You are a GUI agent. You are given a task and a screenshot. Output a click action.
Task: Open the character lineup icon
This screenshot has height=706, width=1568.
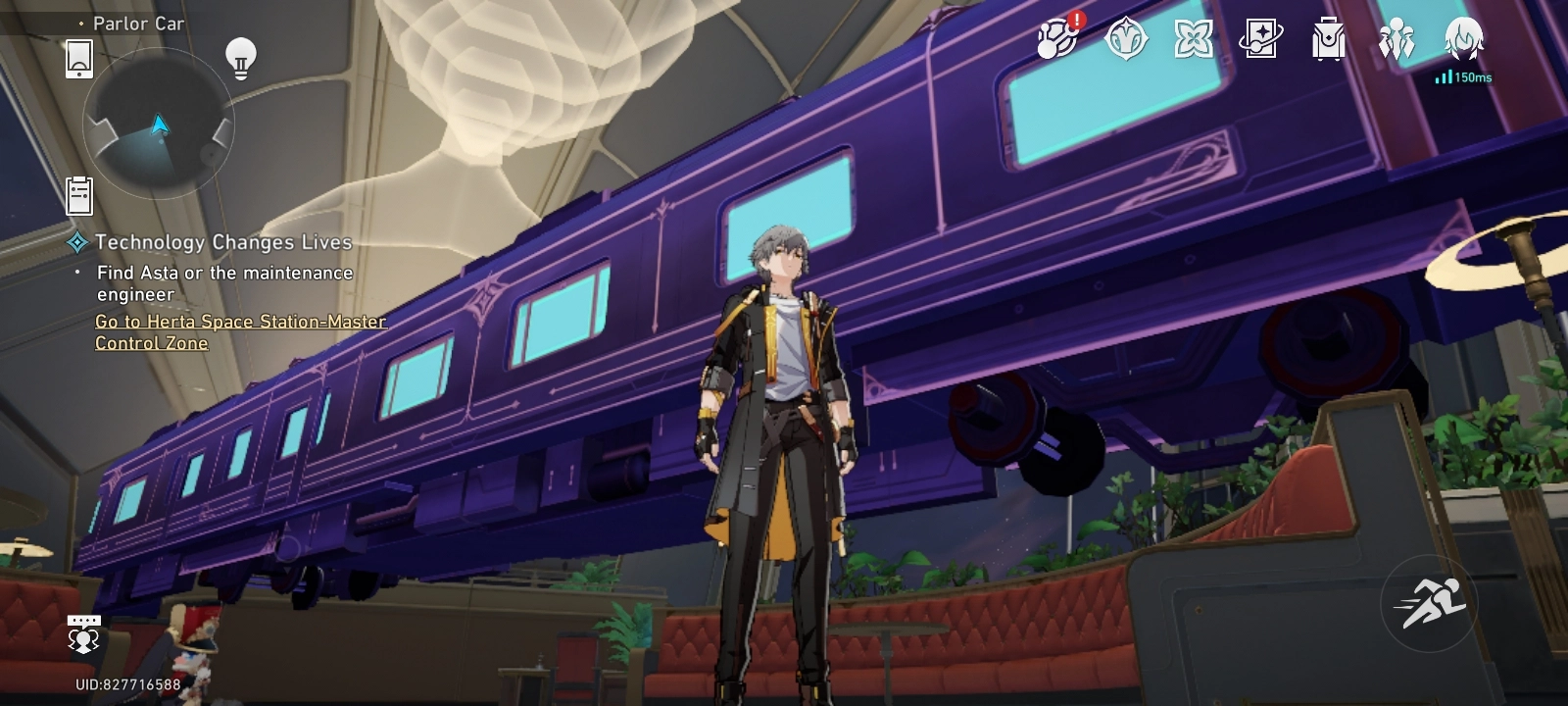coord(1396,41)
